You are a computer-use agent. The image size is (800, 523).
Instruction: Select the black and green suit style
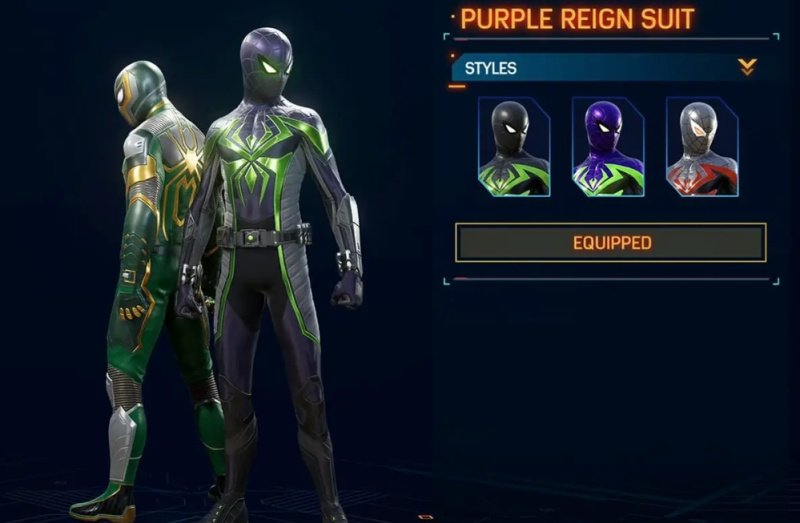(513, 147)
